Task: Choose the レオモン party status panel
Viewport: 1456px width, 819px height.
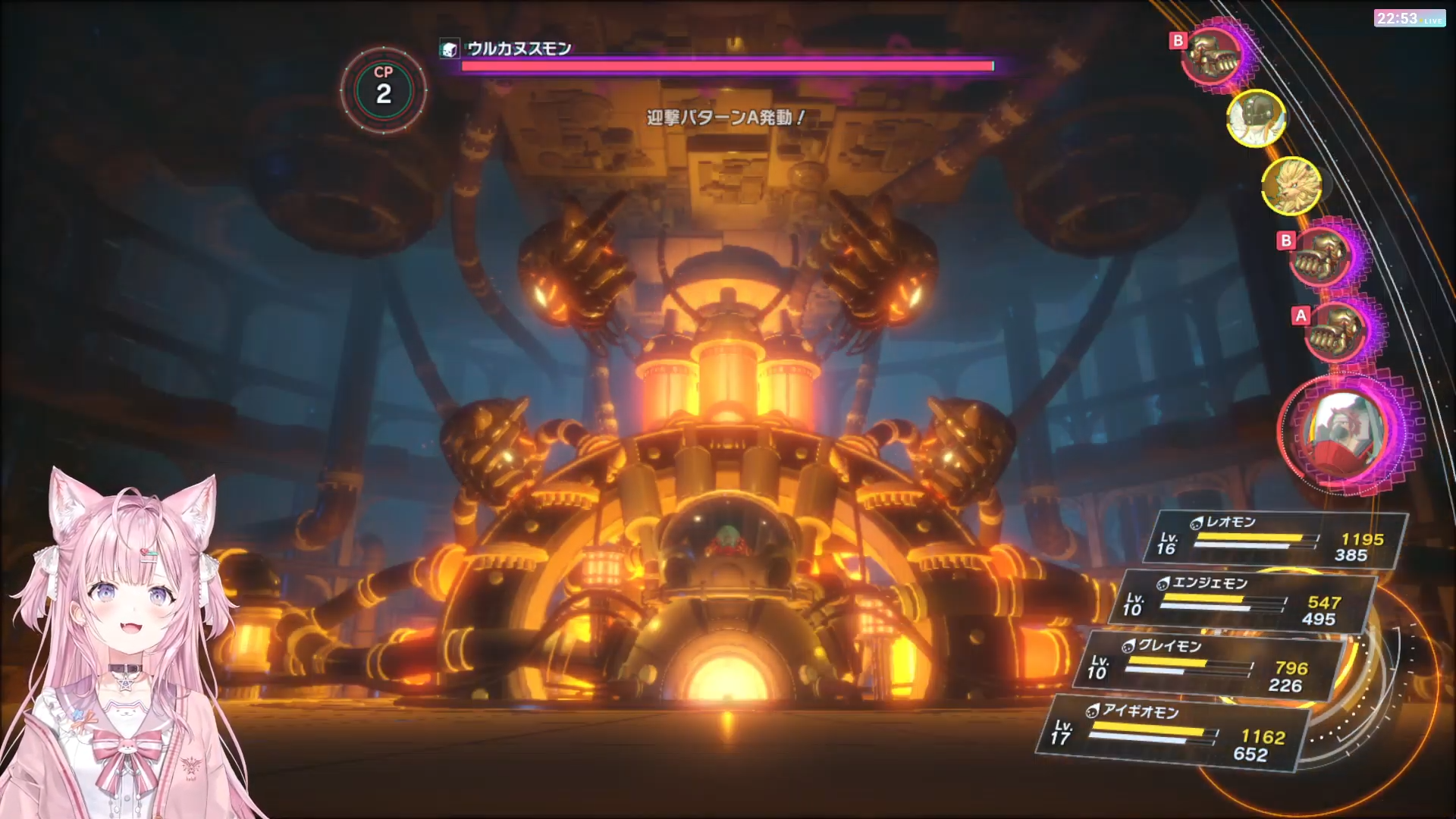Action: pos(1282,540)
